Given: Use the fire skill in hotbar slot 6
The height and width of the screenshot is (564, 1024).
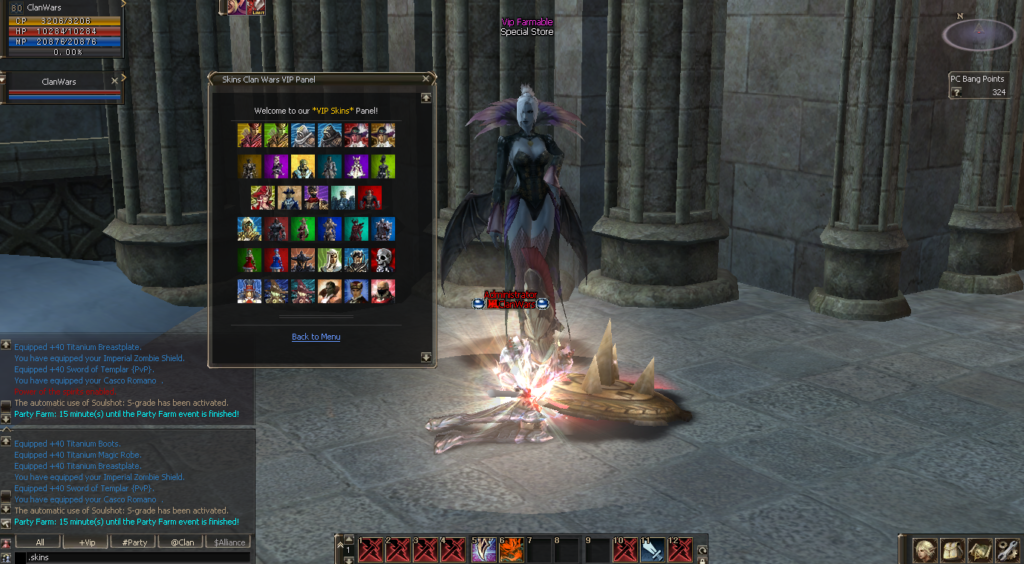Looking at the screenshot, I should 512,550.
